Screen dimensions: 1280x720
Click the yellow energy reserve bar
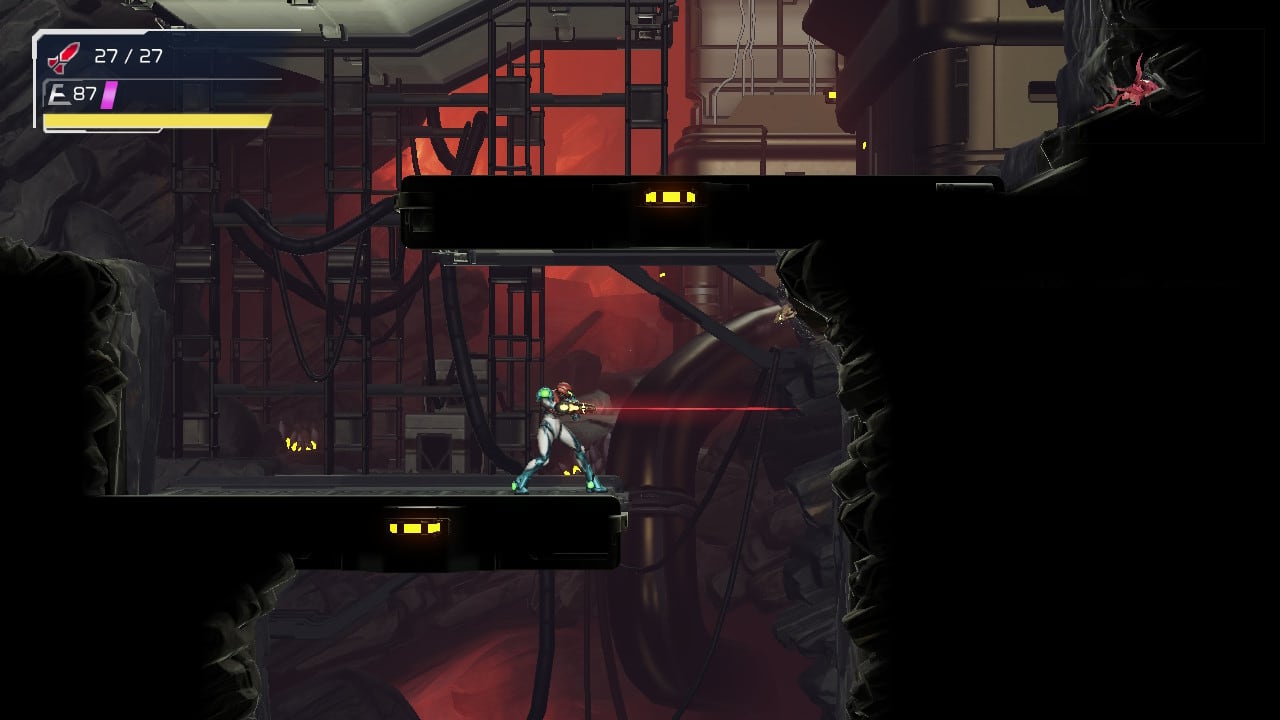[155, 120]
